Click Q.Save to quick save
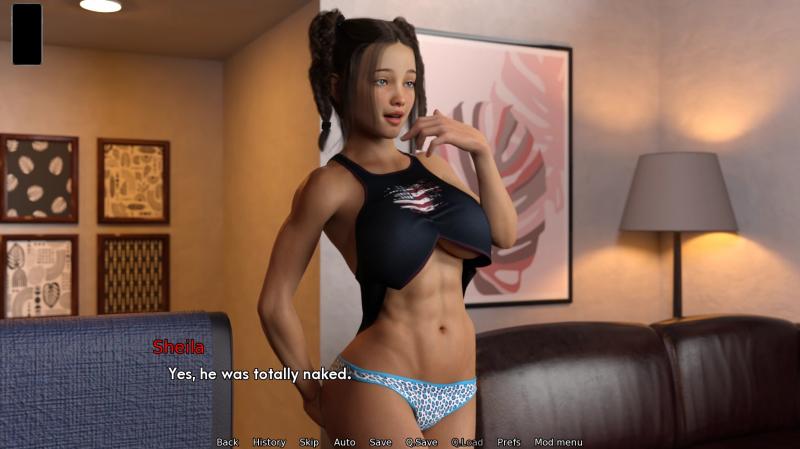 click(x=420, y=442)
